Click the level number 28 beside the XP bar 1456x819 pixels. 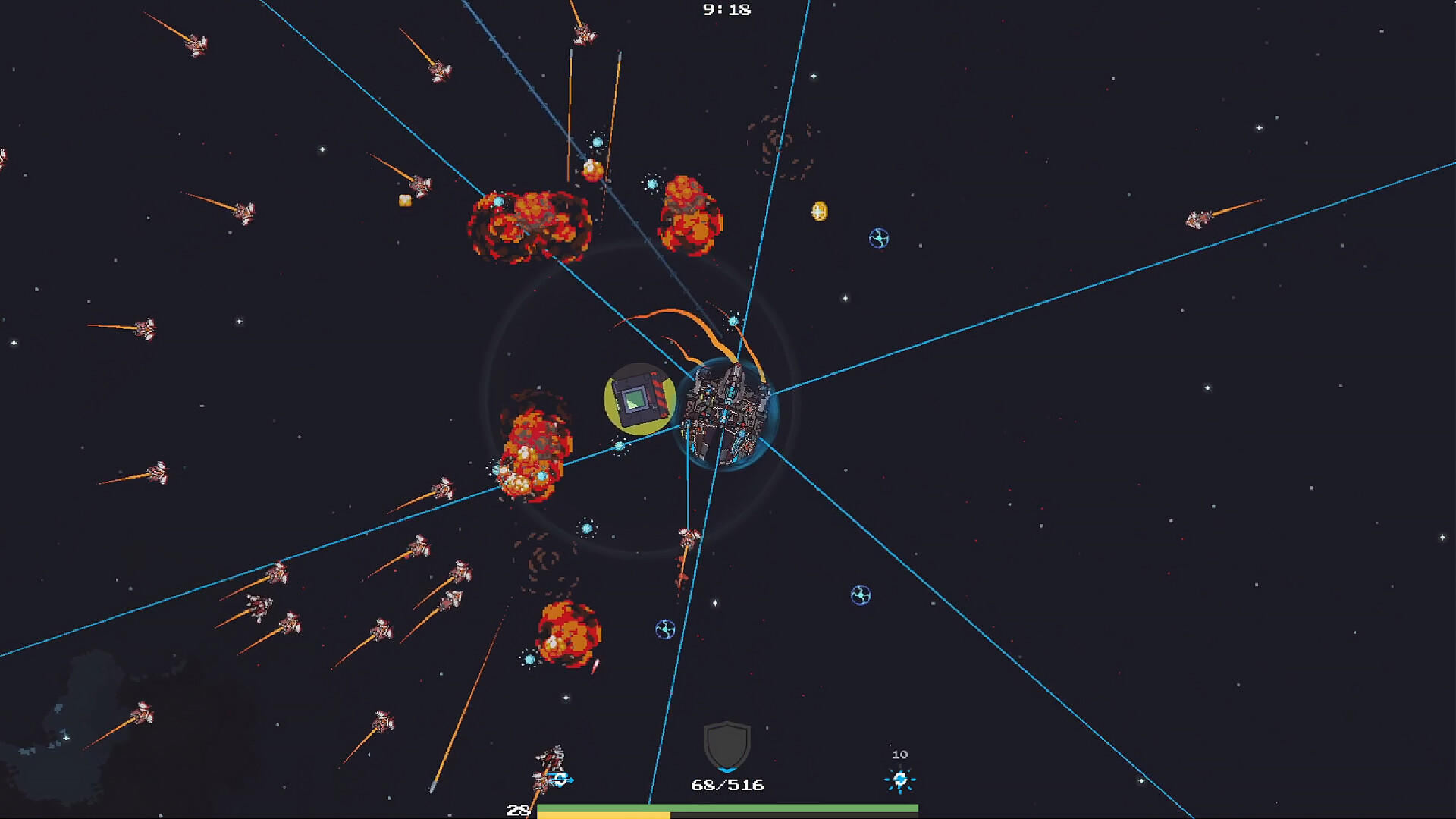click(x=519, y=810)
